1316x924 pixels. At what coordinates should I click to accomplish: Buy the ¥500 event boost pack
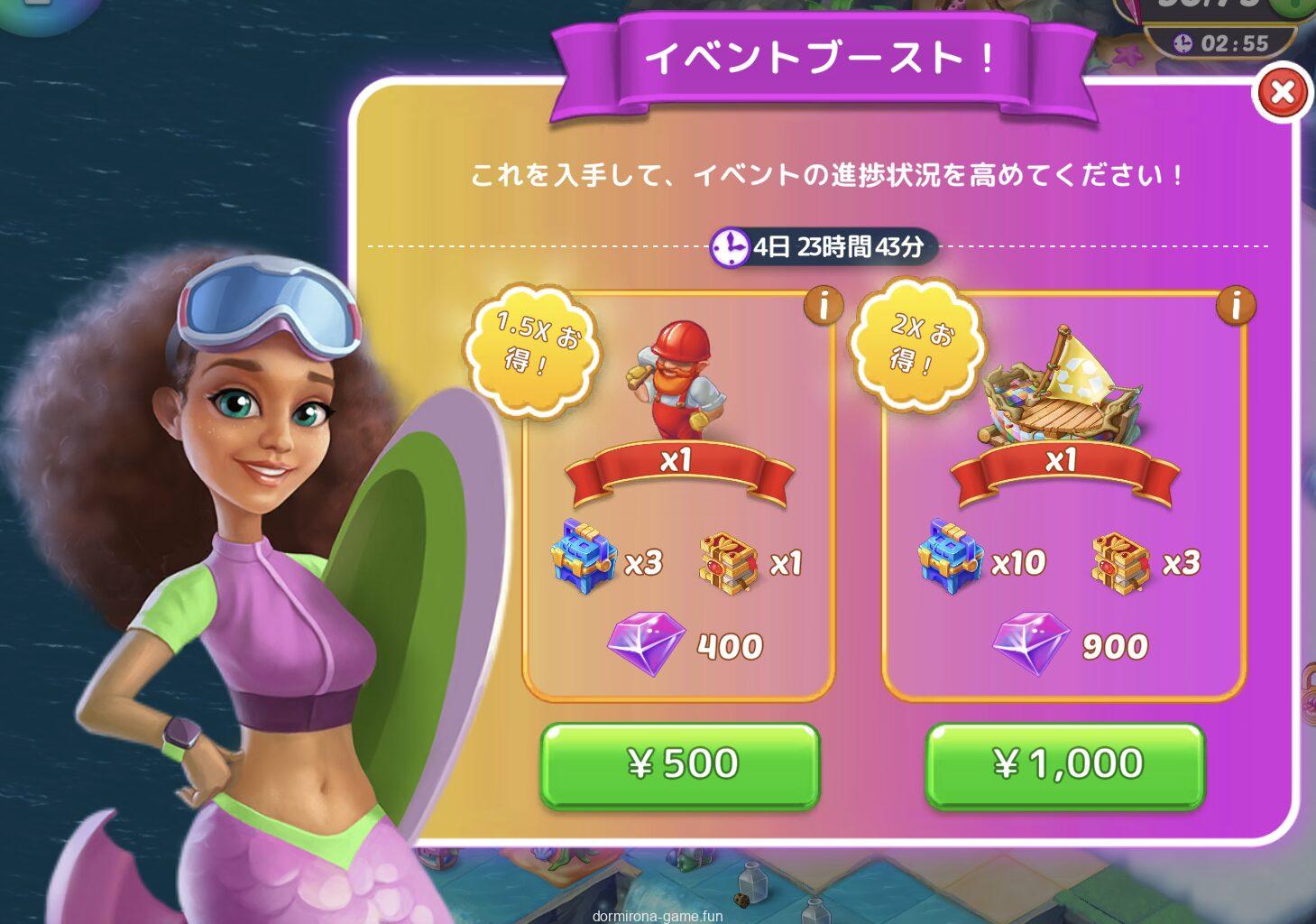(x=680, y=764)
